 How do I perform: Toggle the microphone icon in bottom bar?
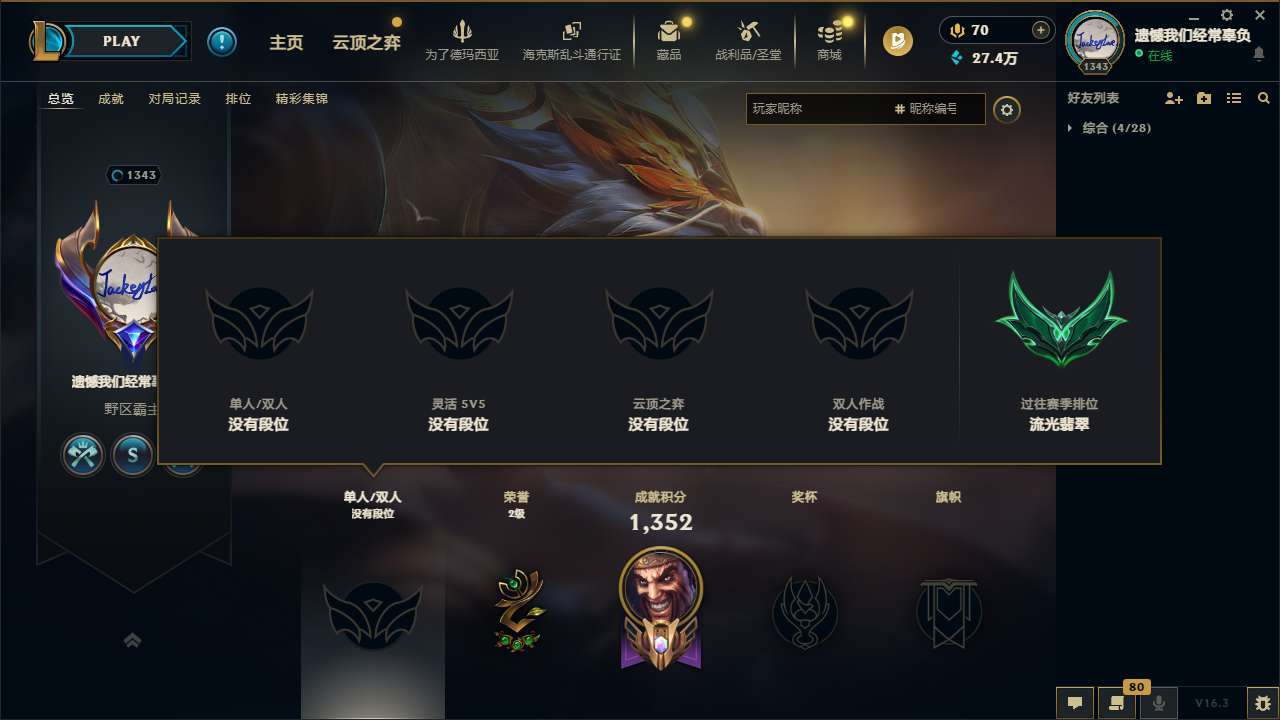(x=1159, y=703)
